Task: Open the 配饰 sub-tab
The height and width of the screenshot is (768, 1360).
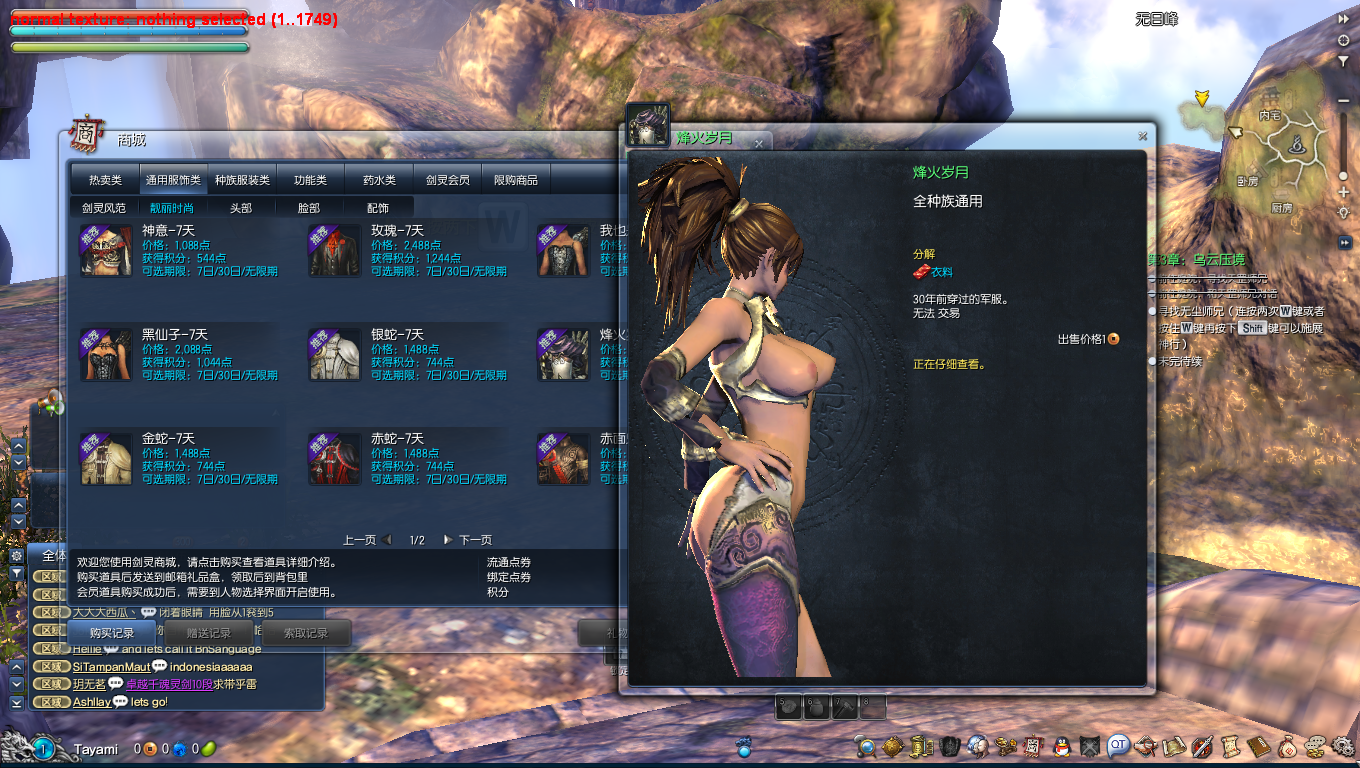Action: [x=378, y=208]
